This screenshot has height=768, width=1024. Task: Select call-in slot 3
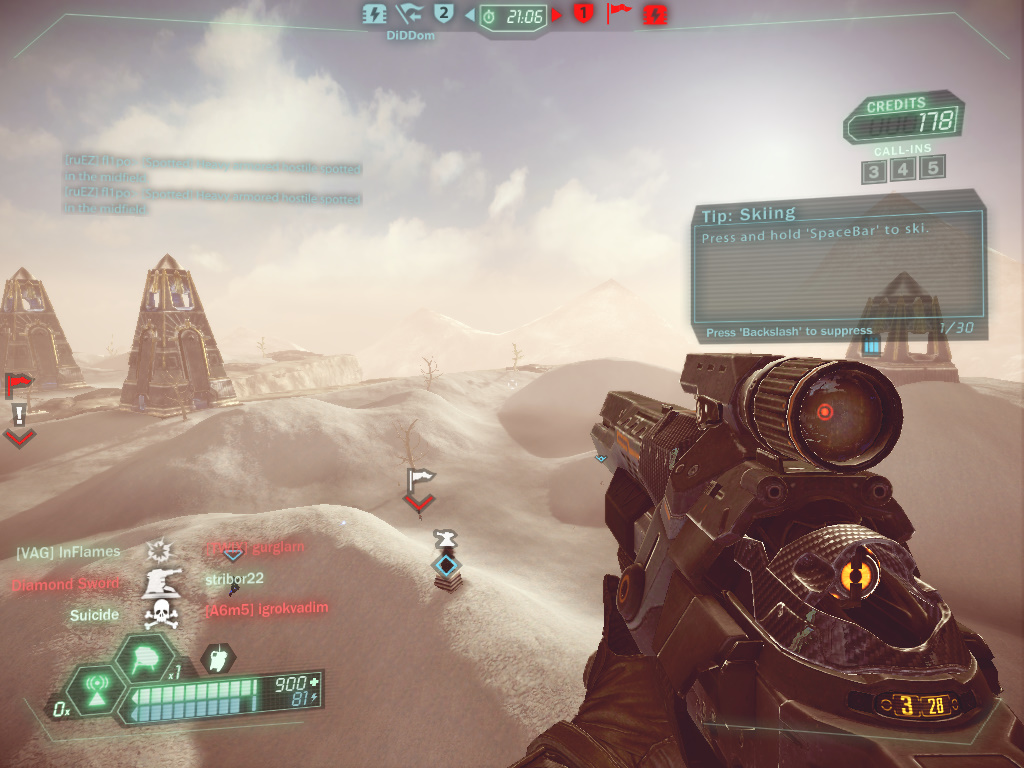coord(873,170)
